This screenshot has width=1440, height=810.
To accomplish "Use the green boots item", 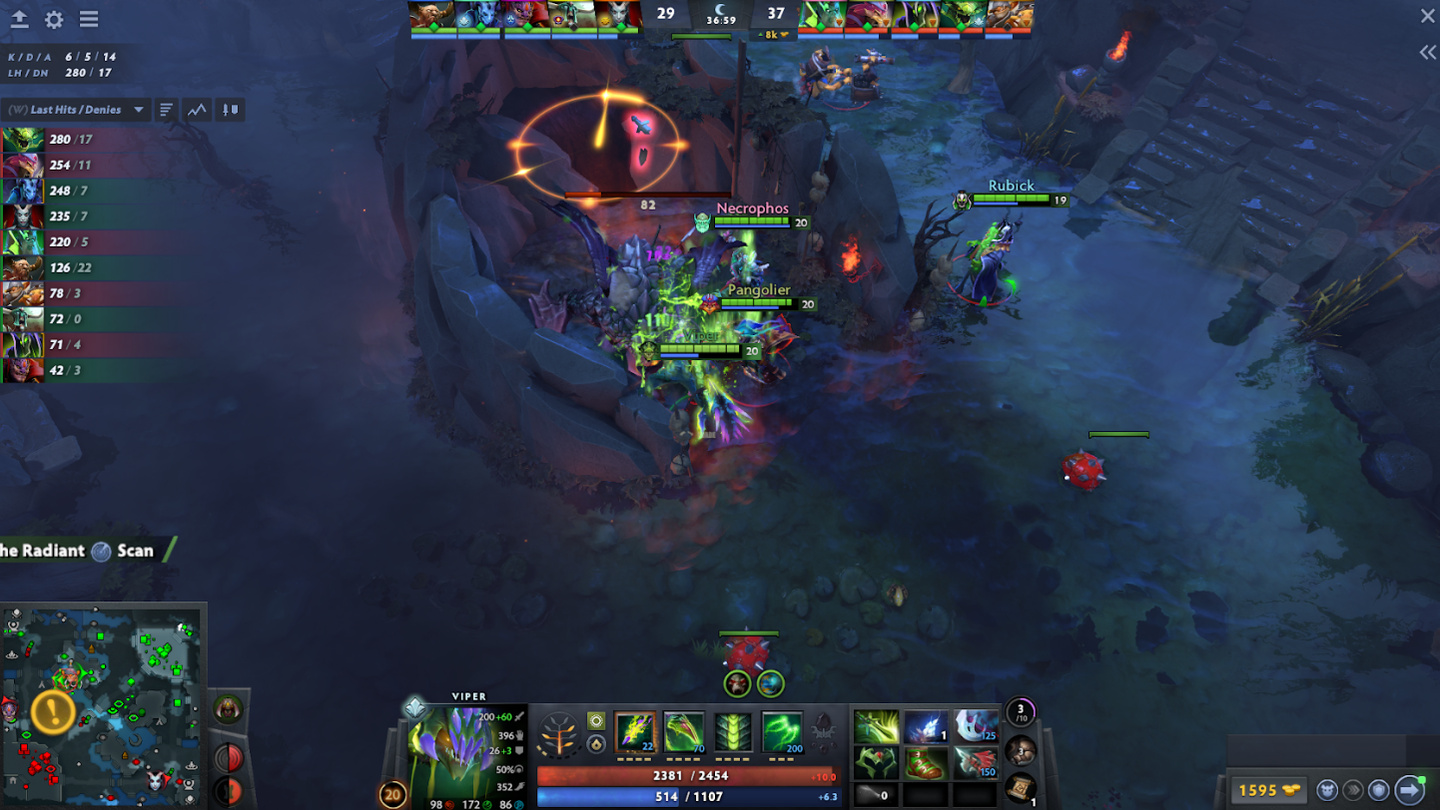I will [x=925, y=764].
